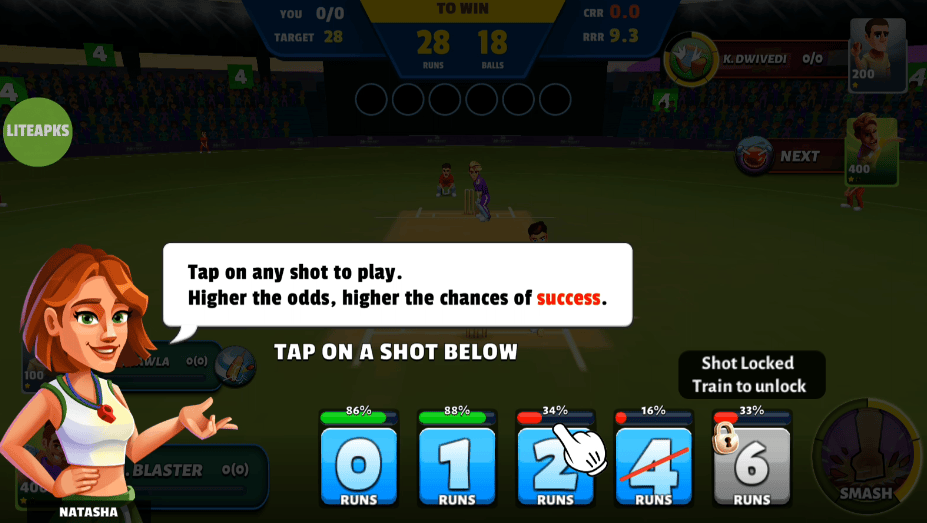This screenshot has height=523, width=927.
Task: Click the LITEAPKS green badge
Action: point(38,131)
